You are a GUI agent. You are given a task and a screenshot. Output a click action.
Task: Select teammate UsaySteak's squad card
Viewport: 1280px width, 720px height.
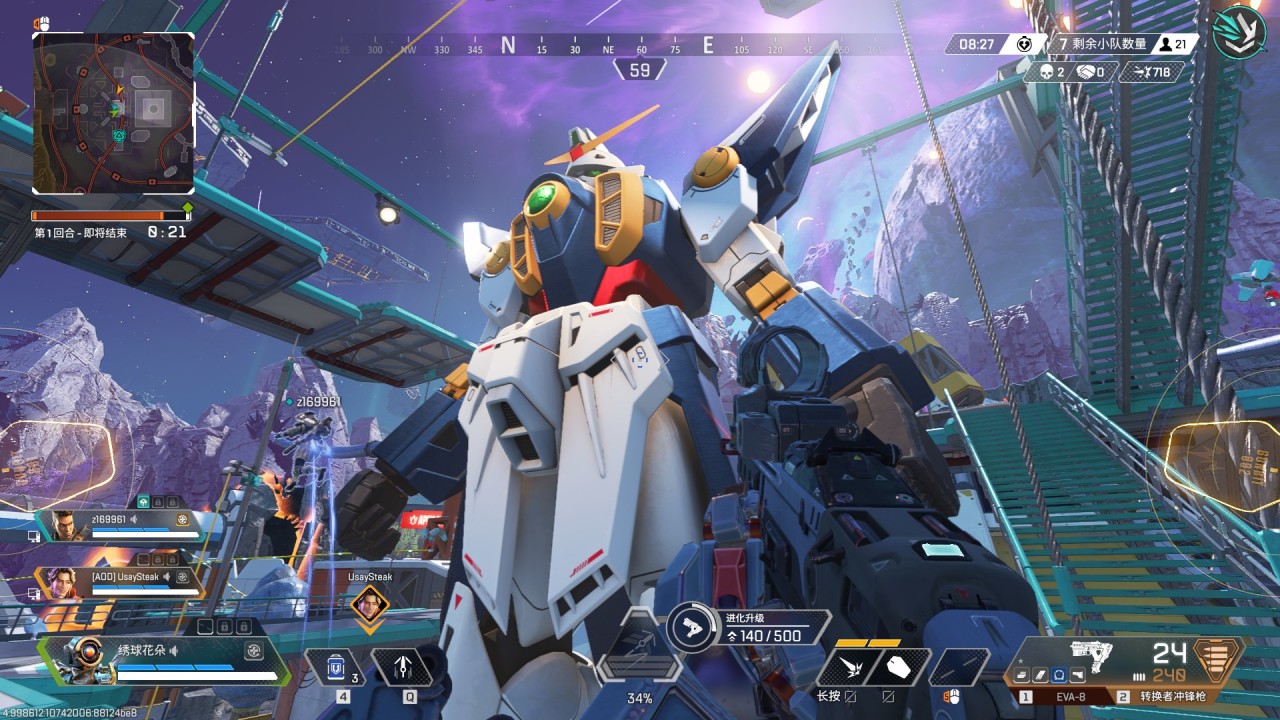click(118, 582)
